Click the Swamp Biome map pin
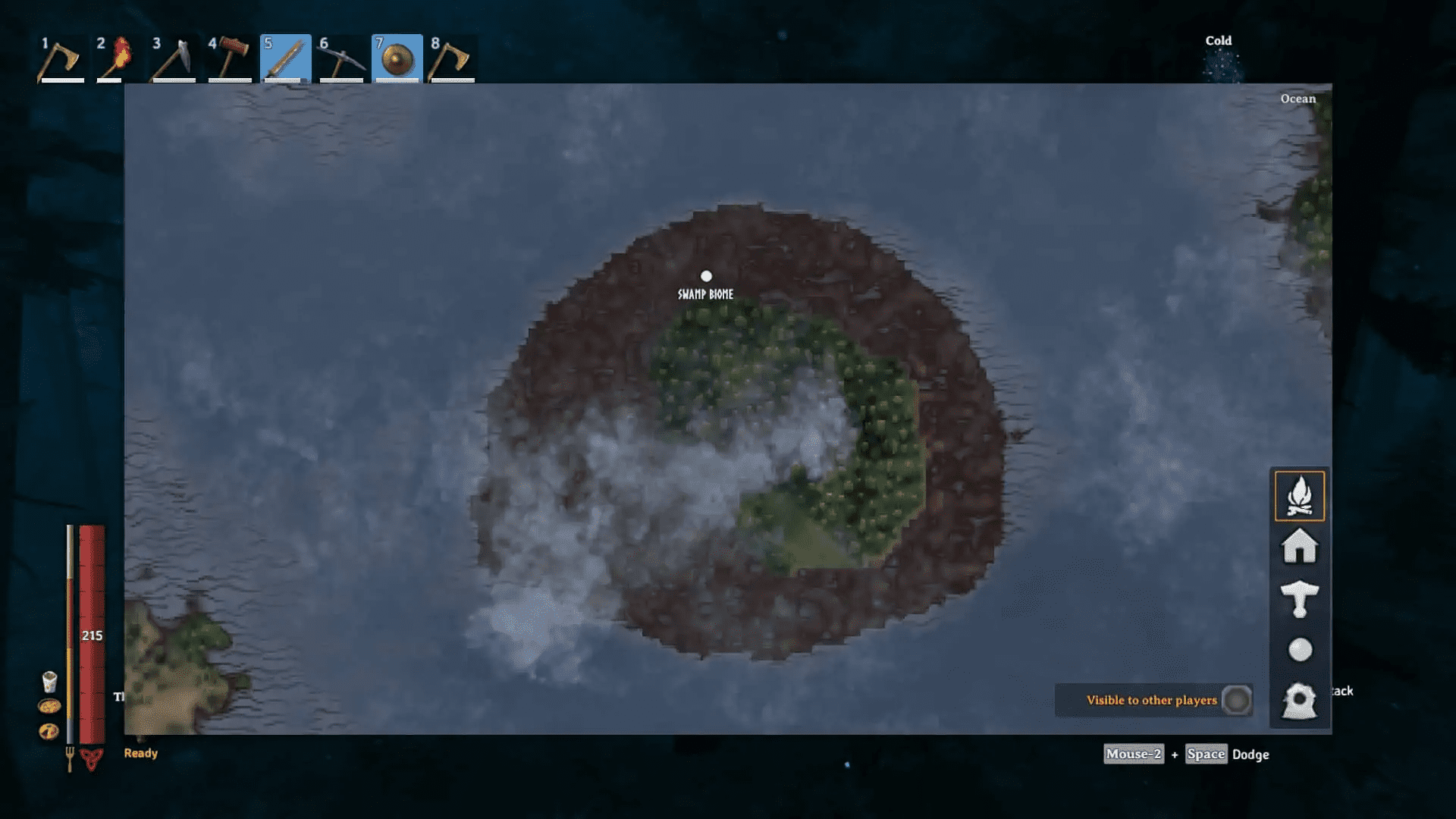 (706, 276)
